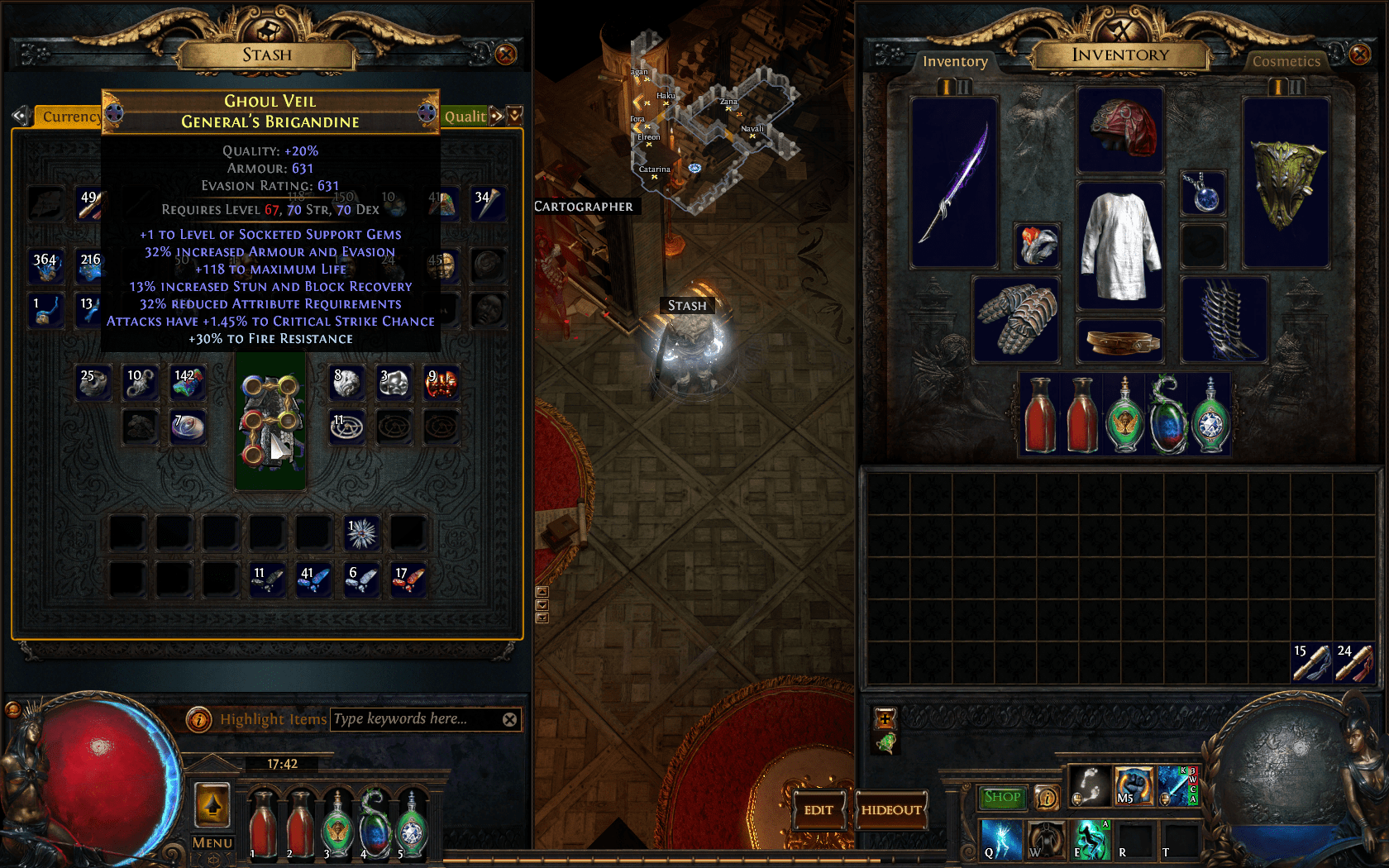Click the footprints effect icon in the skill bar
This screenshot has height=868, width=1389.
pos(1090,787)
